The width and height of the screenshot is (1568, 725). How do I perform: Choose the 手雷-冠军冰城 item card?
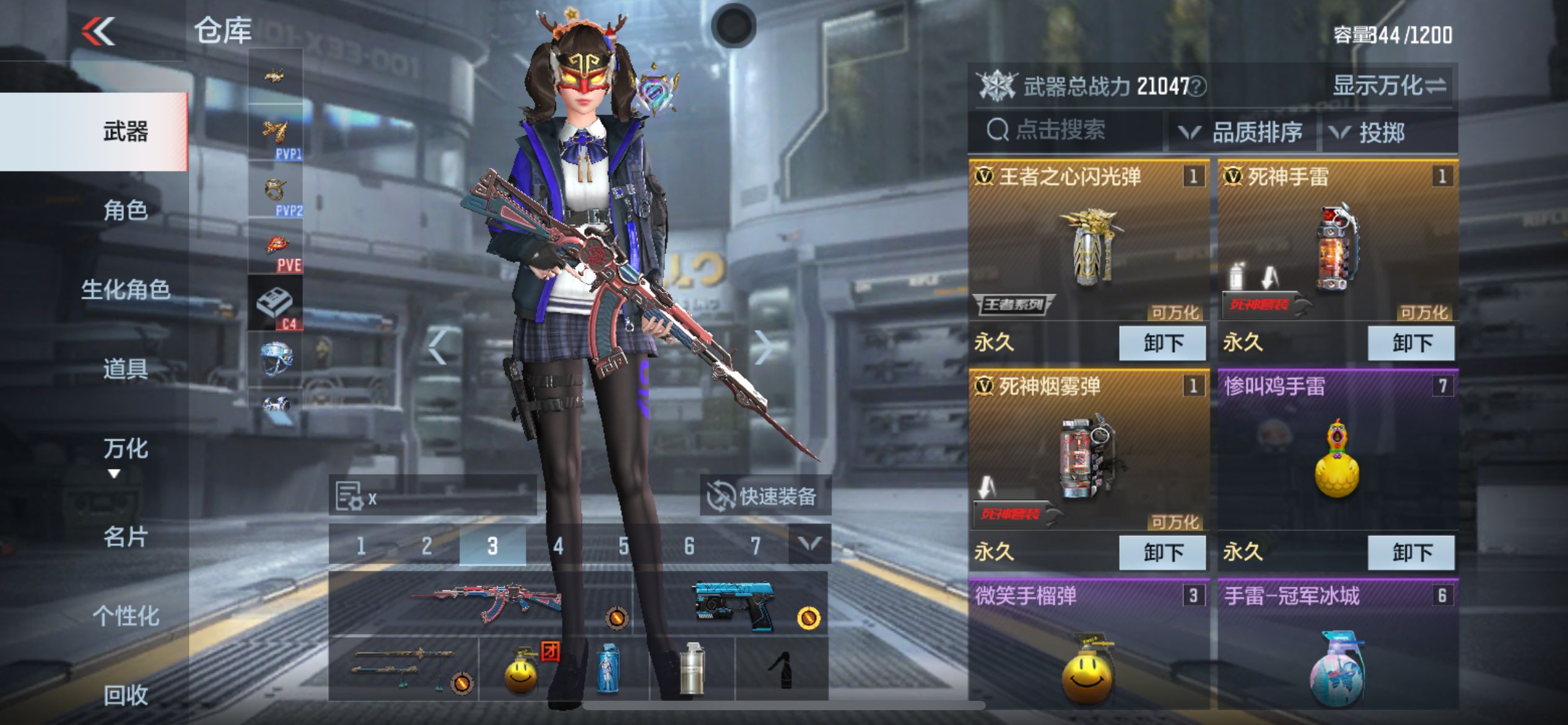pyautogui.click(x=1337, y=644)
